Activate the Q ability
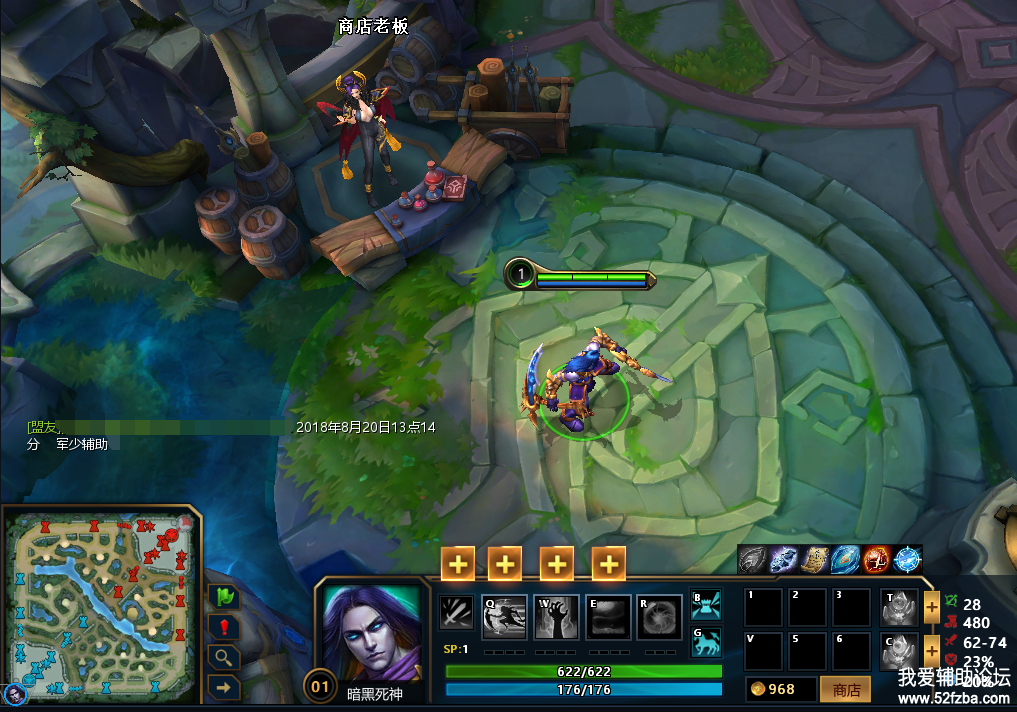1017x712 pixels. pos(505,617)
